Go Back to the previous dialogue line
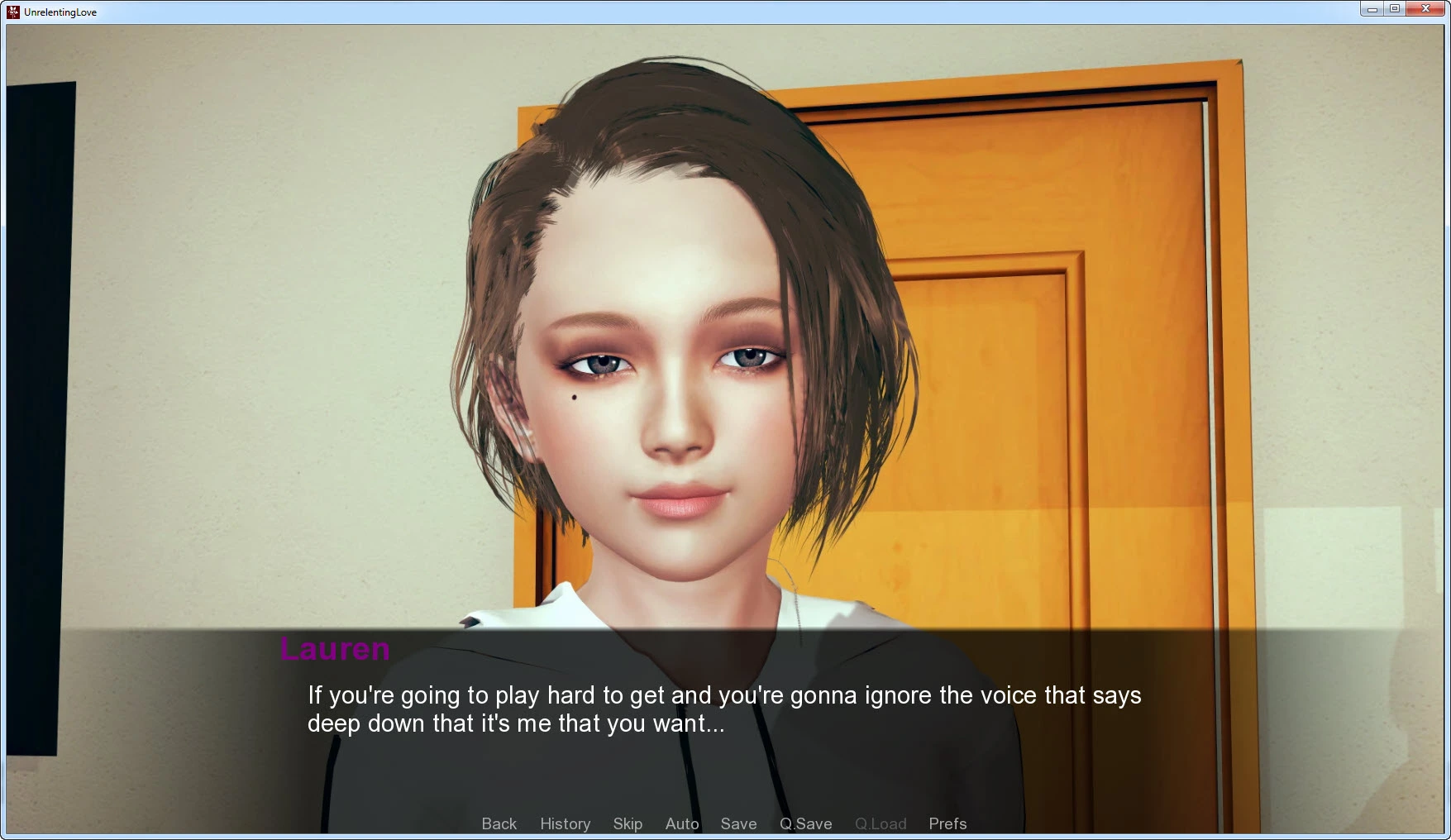 499,823
